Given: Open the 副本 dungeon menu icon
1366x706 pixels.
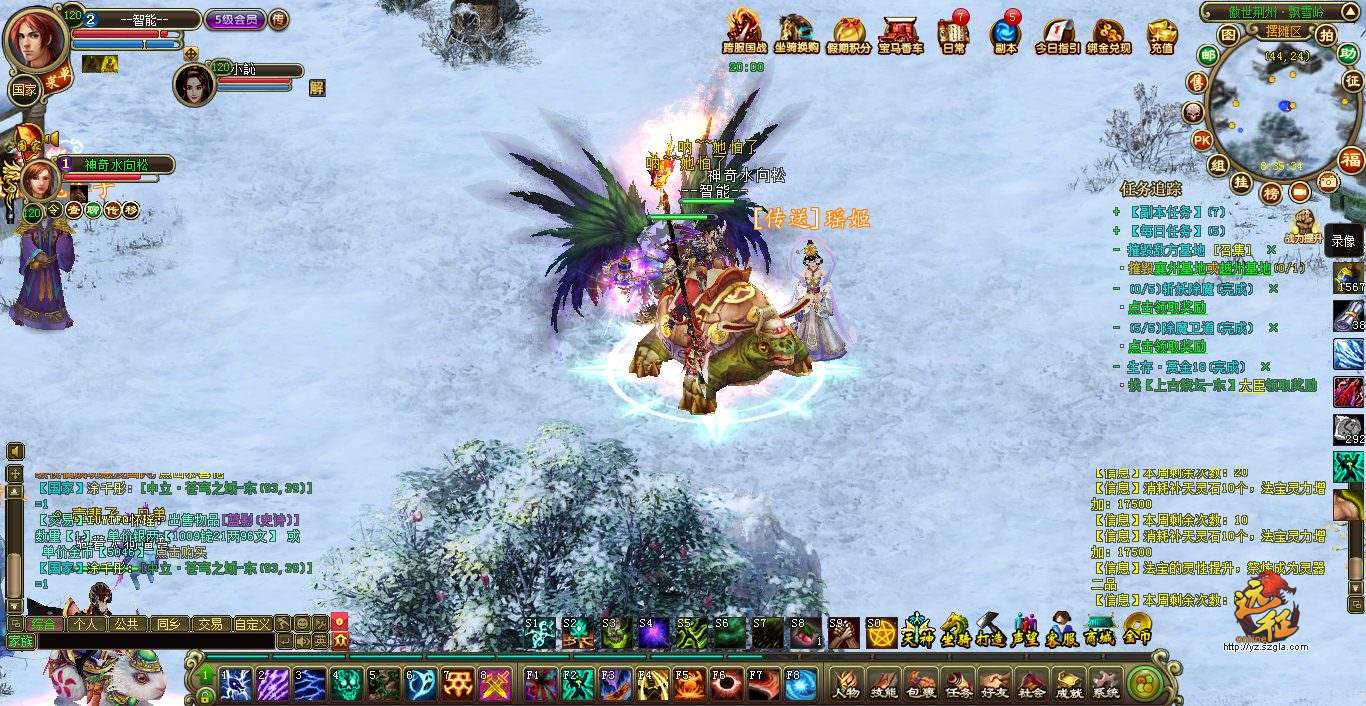Looking at the screenshot, I should pos(1004,34).
